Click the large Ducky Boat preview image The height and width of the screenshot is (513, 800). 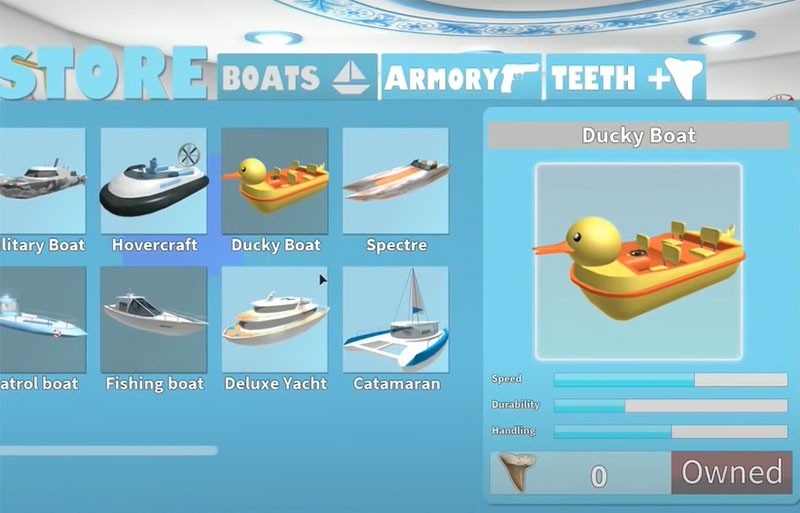639,262
